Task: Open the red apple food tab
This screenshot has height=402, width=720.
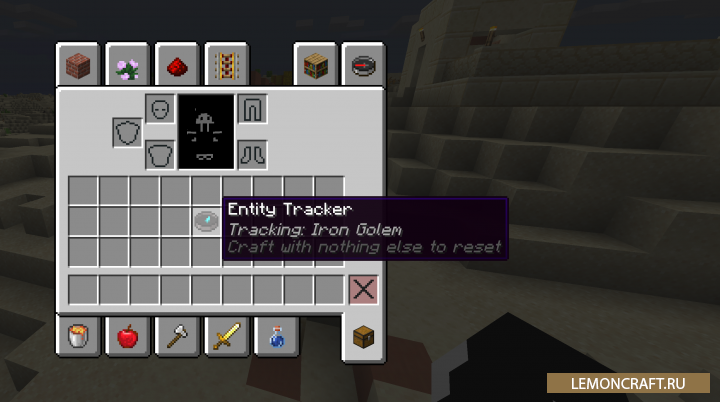Action: tap(126, 336)
